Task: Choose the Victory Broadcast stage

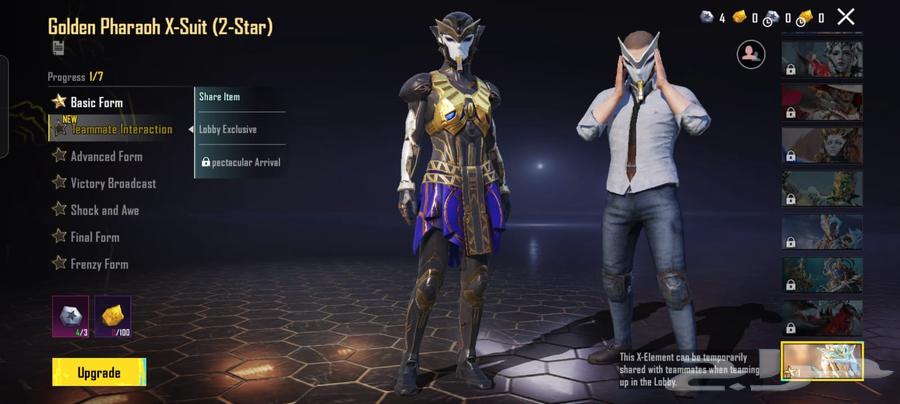Action: 113,183
